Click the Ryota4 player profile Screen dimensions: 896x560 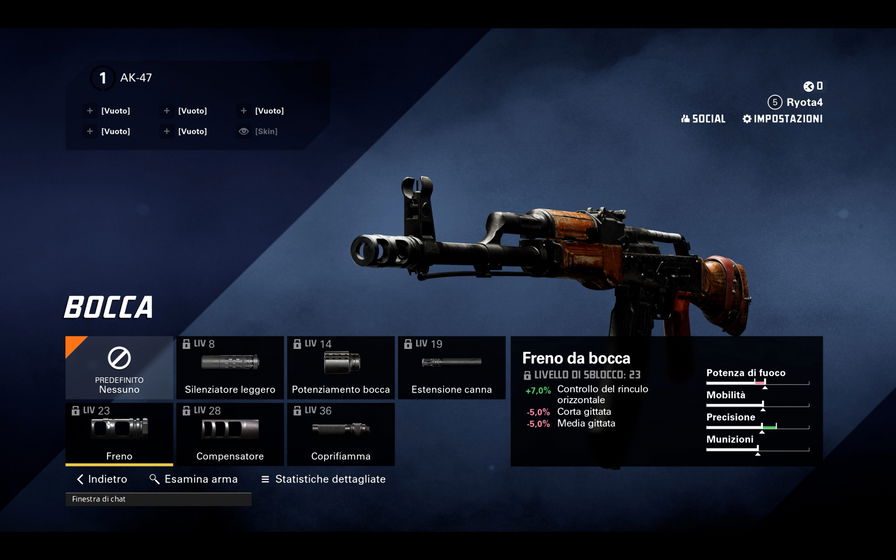tap(796, 102)
